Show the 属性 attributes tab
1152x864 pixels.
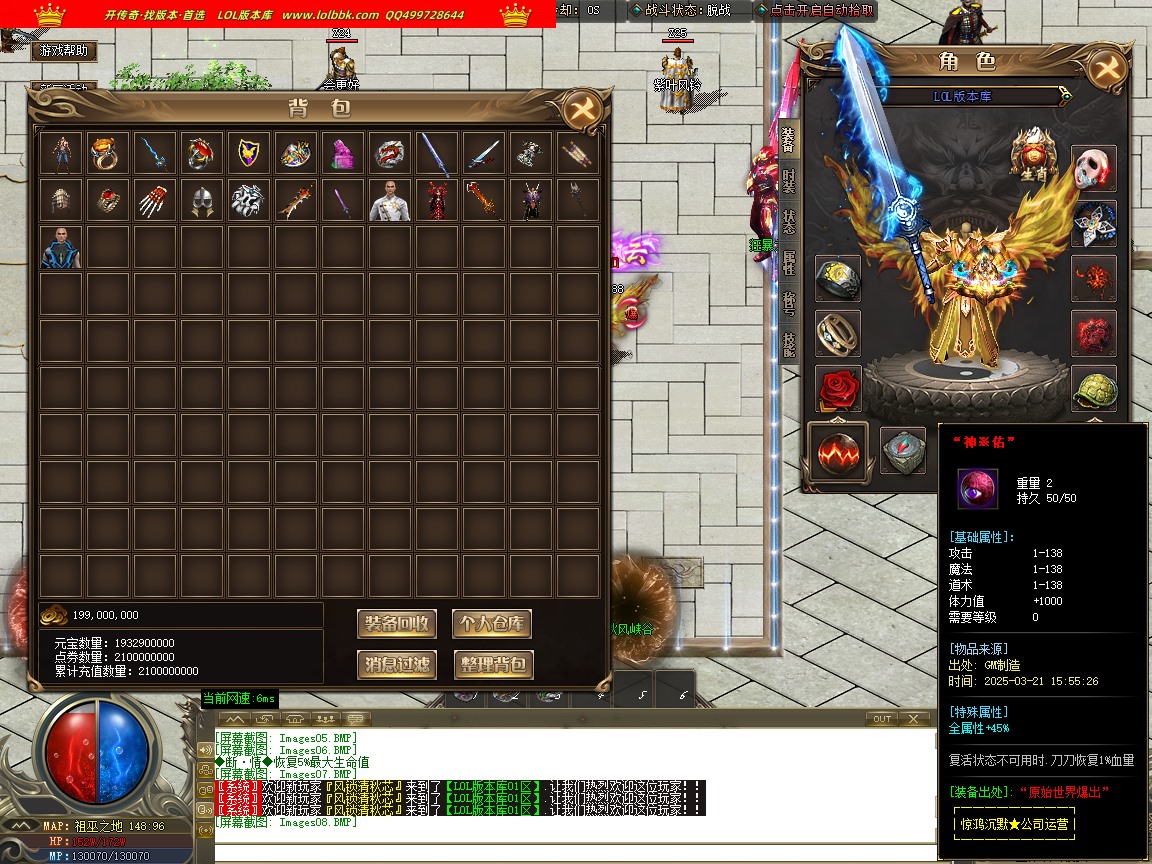point(789,262)
